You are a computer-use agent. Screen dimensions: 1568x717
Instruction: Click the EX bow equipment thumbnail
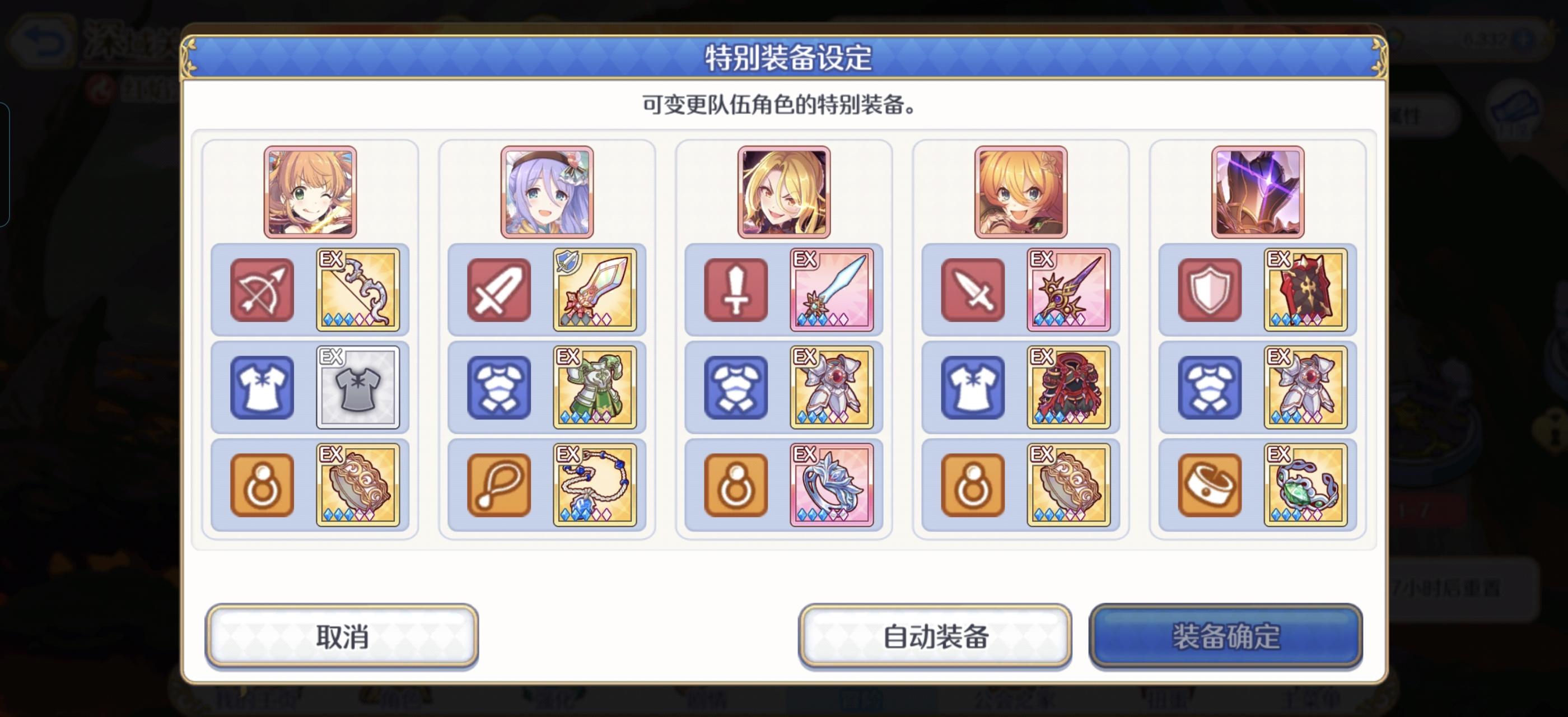(x=358, y=289)
